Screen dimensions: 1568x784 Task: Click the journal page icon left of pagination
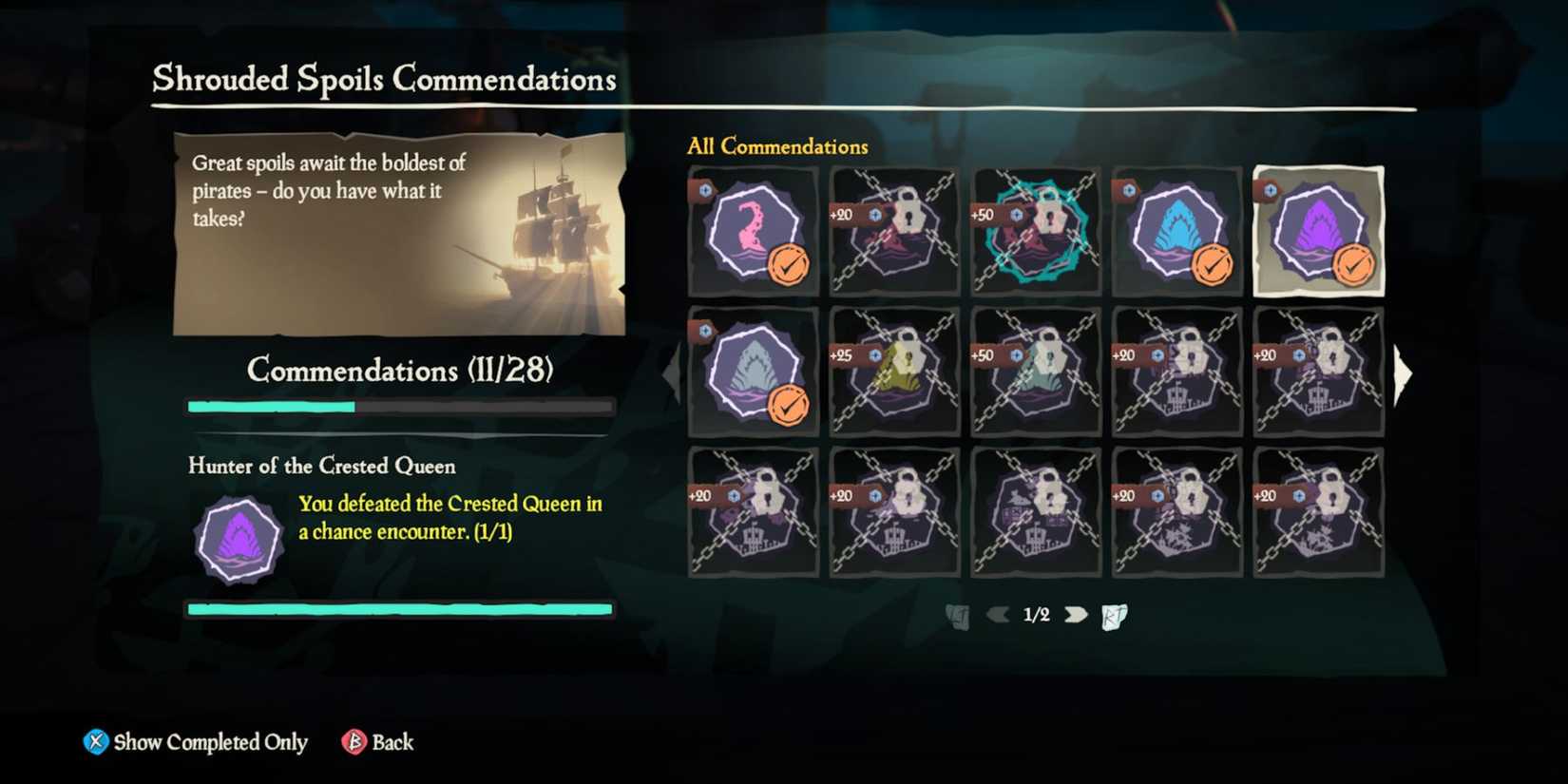(x=958, y=615)
